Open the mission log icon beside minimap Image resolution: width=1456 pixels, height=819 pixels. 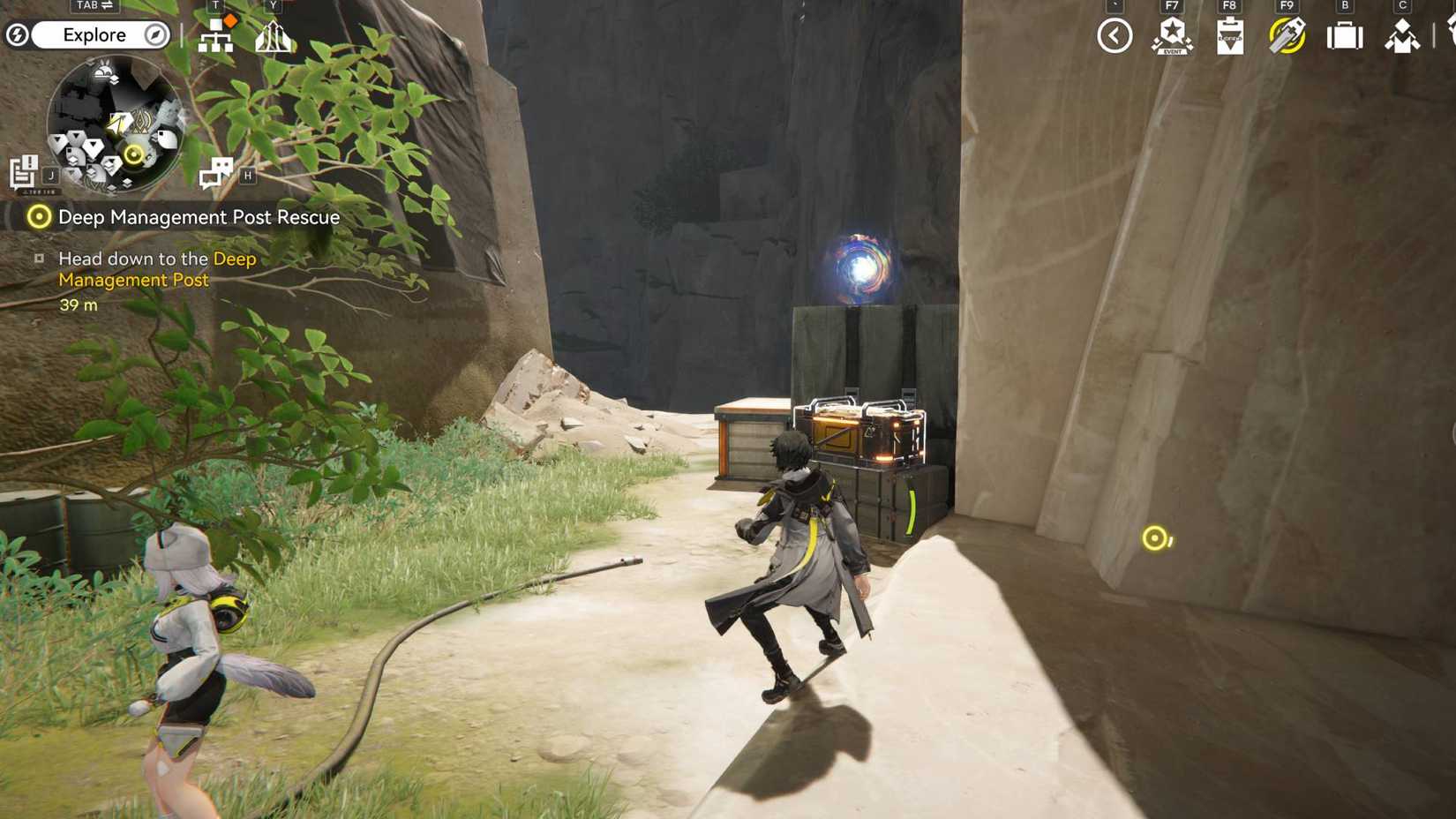point(24,172)
